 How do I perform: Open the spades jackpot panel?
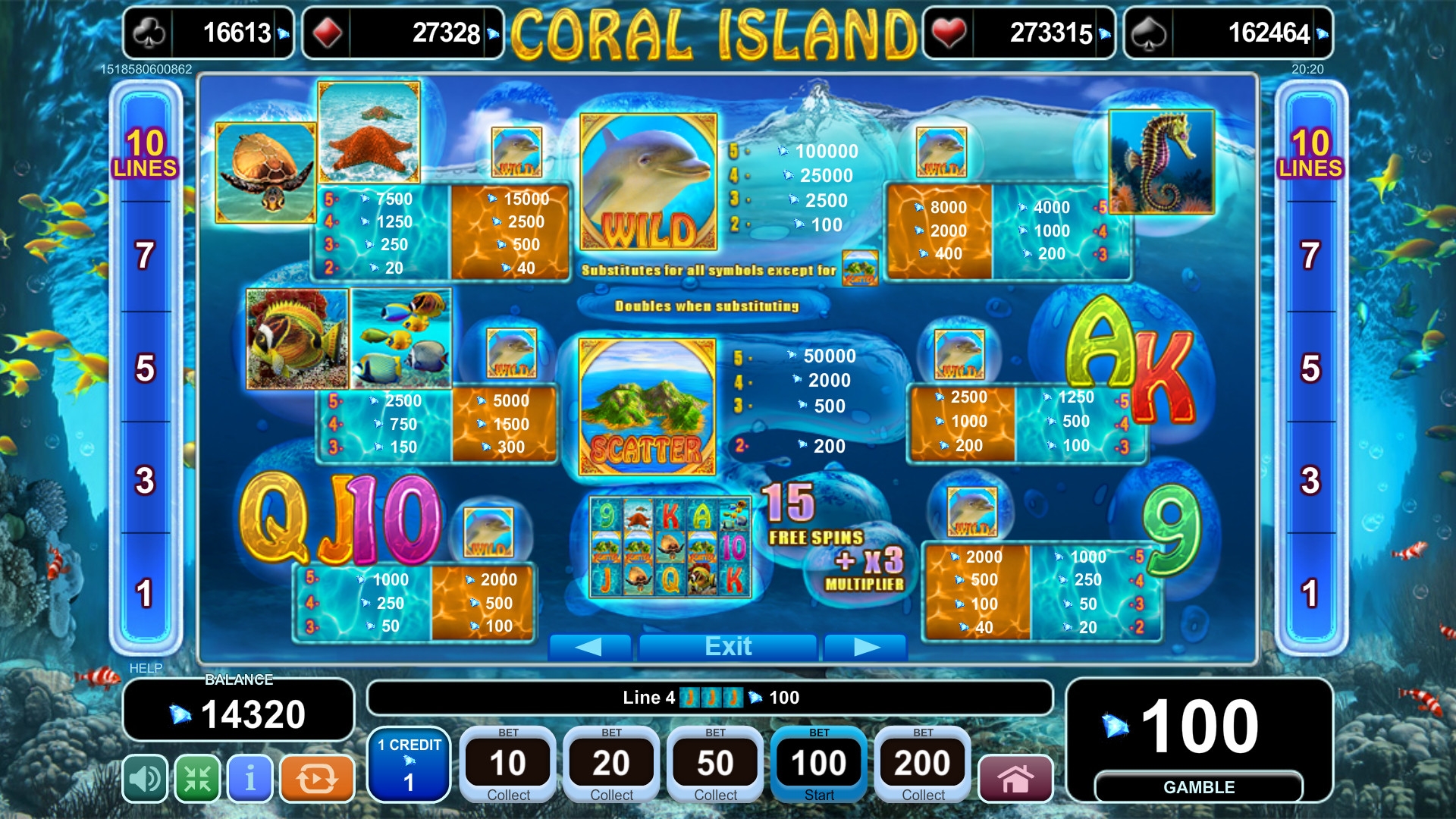coord(1228,33)
